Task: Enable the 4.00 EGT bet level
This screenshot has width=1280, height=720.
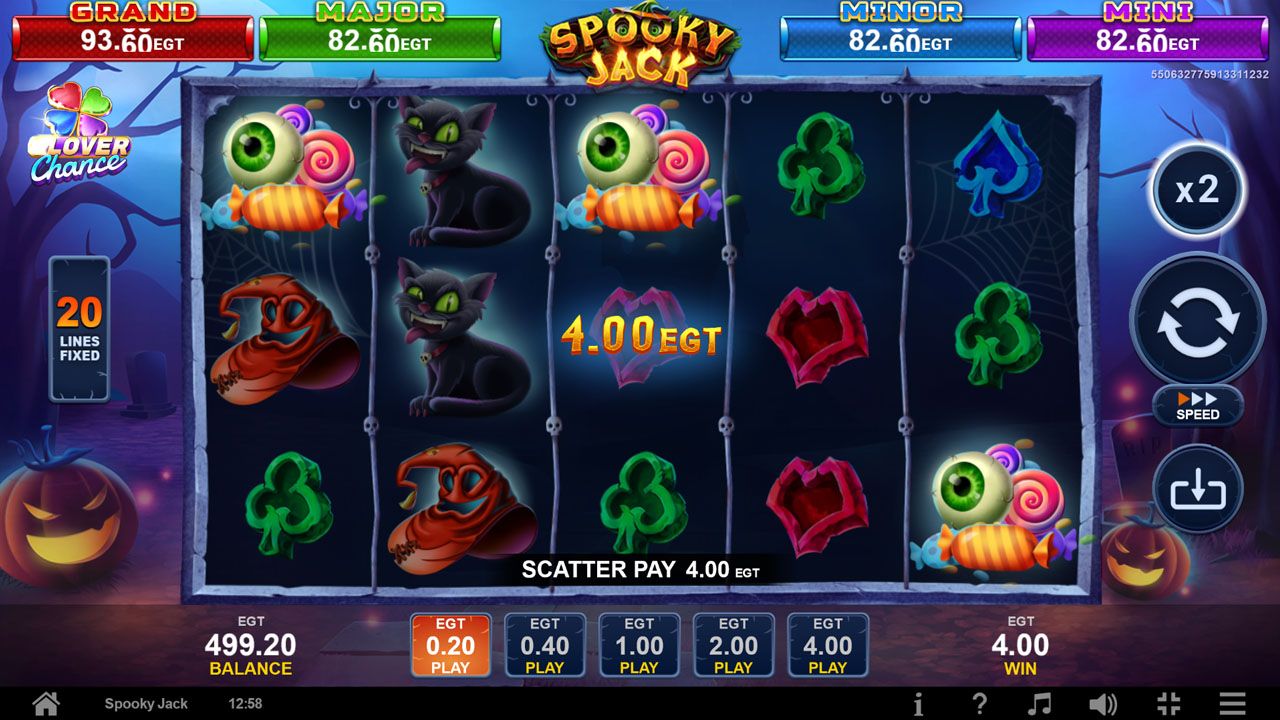Action: (x=826, y=644)
